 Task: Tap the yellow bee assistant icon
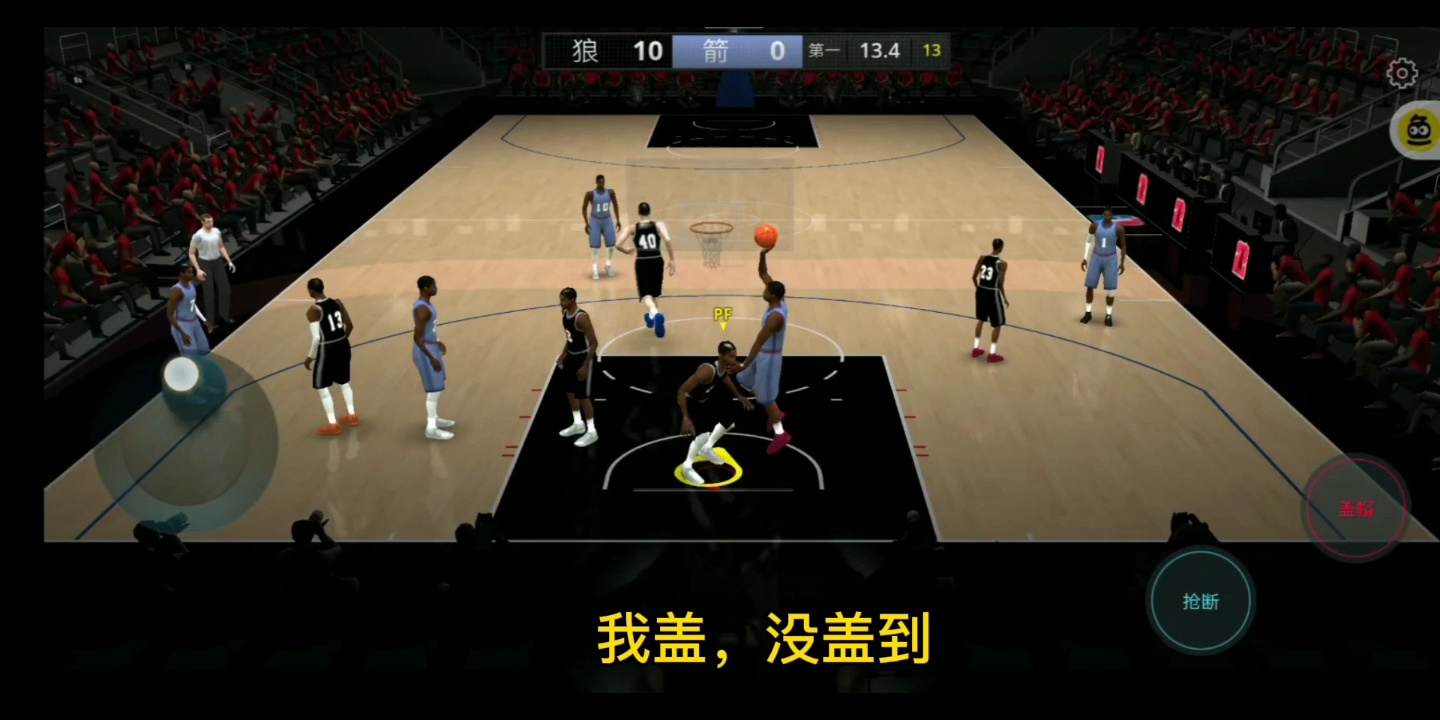1418,130
